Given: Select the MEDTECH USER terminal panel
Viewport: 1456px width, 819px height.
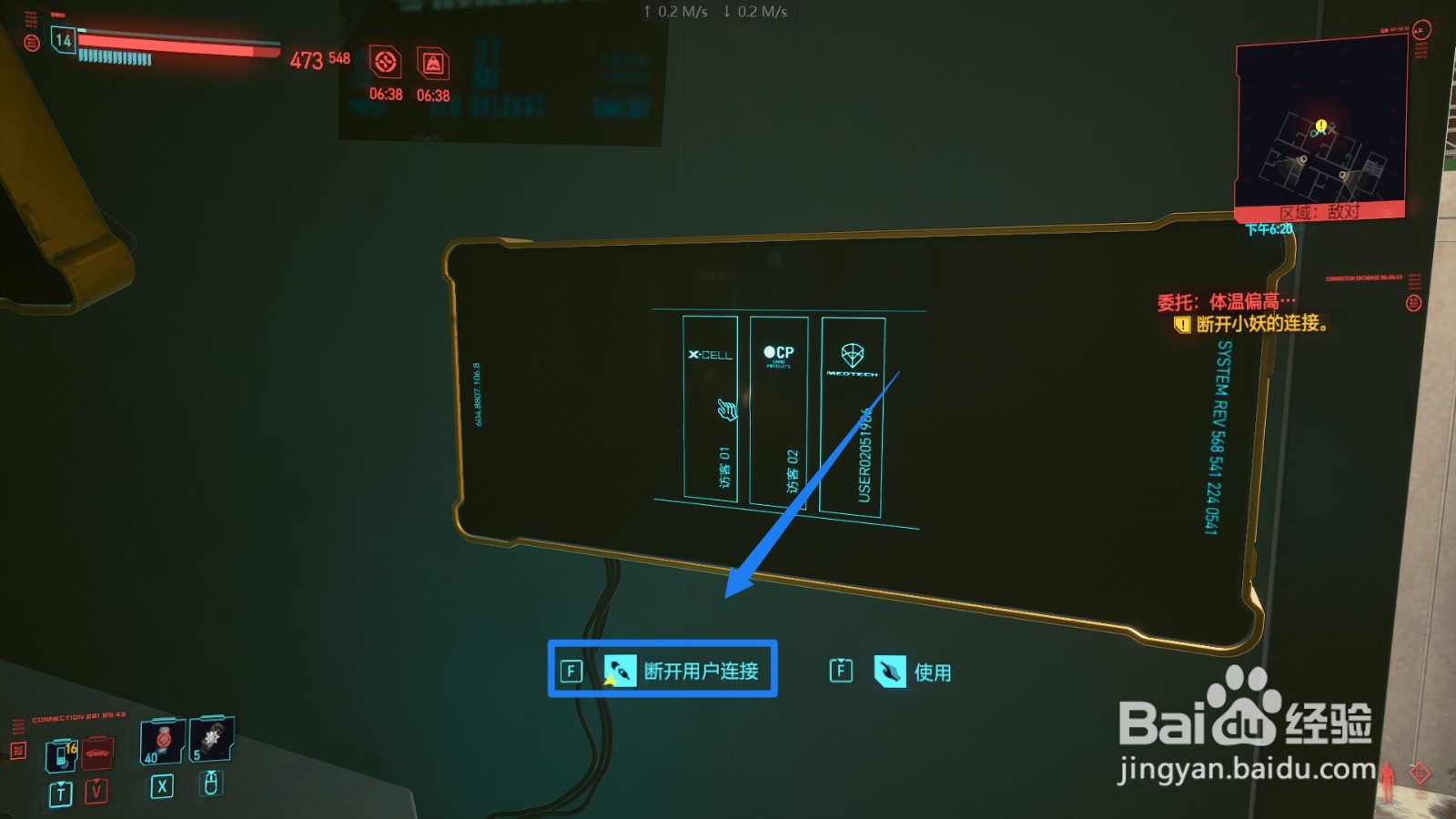Looking at the screenshot, I should tap(852, 416).
